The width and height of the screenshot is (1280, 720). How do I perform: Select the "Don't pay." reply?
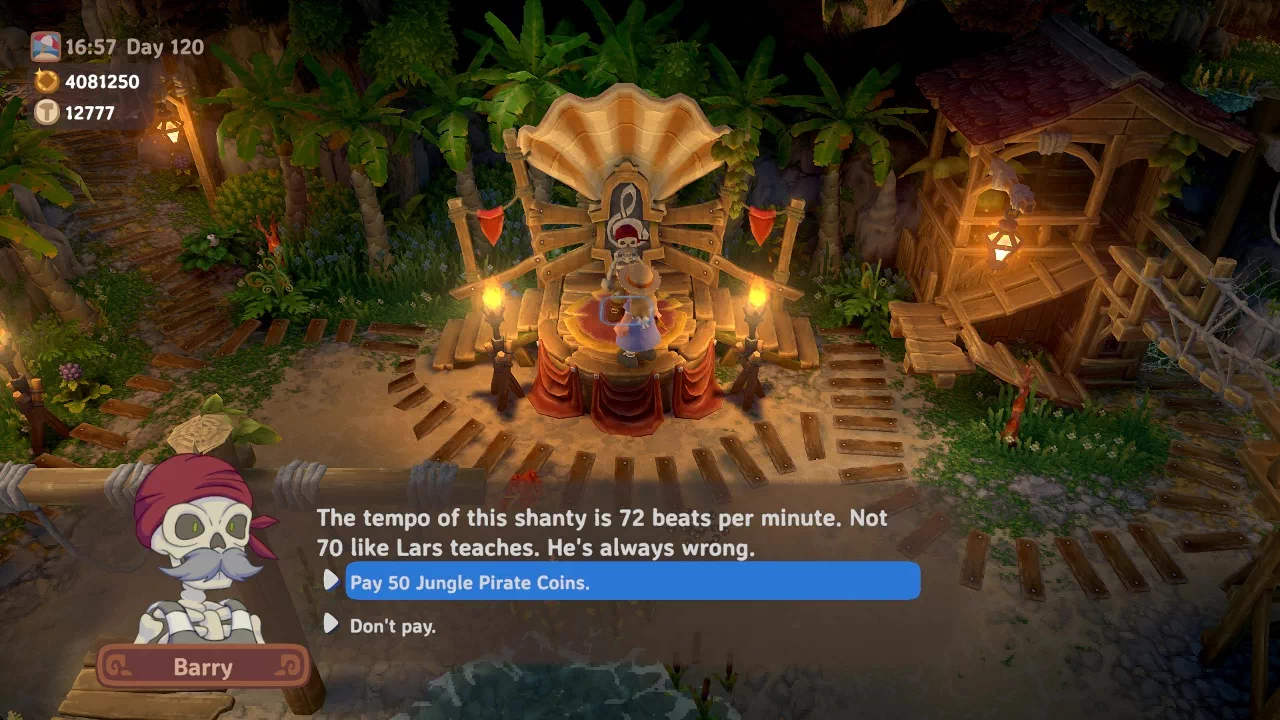click(393, 626)
